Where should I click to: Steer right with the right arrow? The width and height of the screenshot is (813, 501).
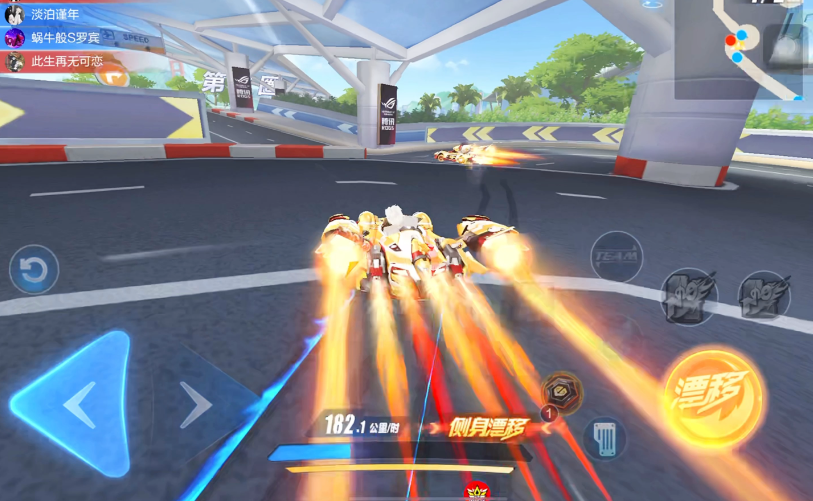[196, 405]
